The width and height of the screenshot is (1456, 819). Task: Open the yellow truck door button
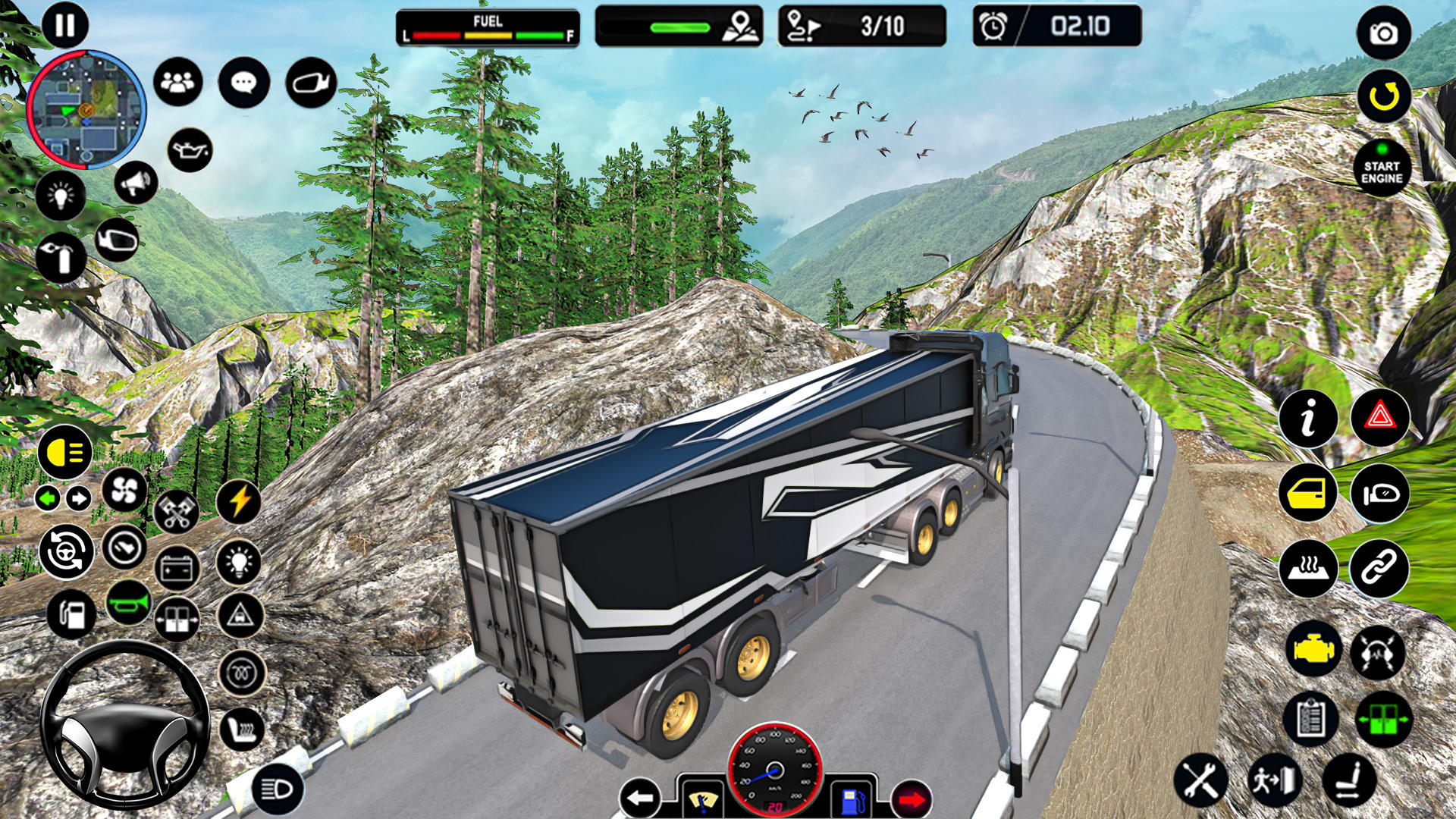(x=1308, y=494)
